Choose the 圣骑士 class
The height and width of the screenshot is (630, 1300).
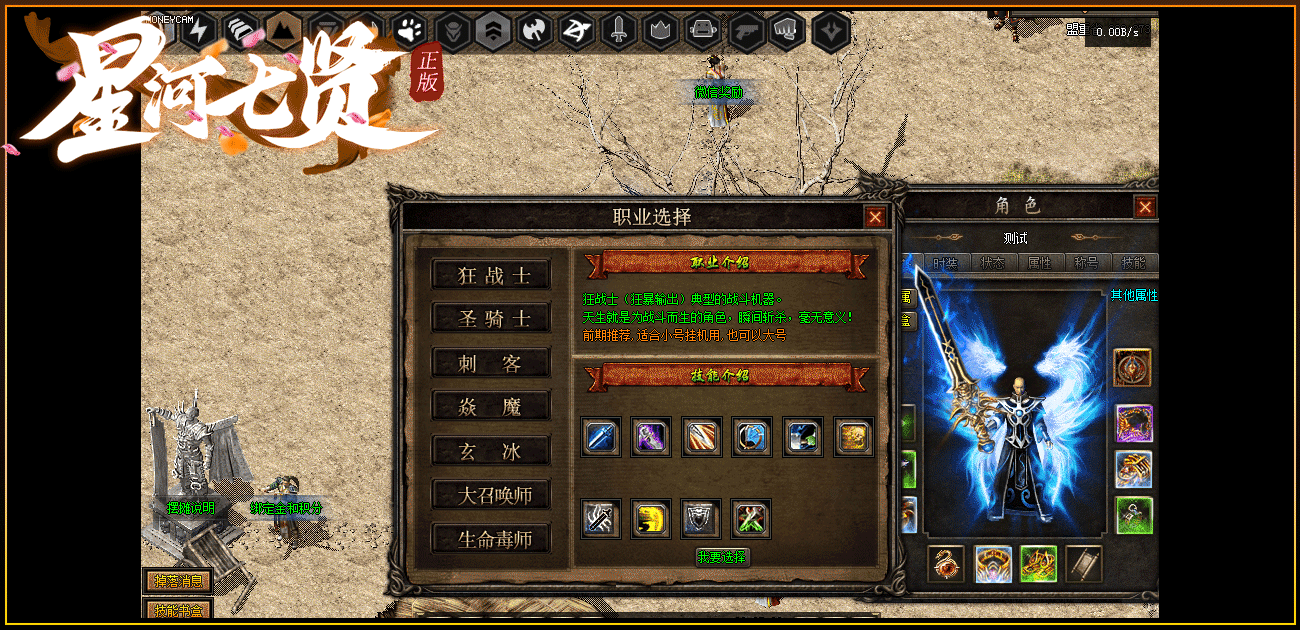pos(491,319)
